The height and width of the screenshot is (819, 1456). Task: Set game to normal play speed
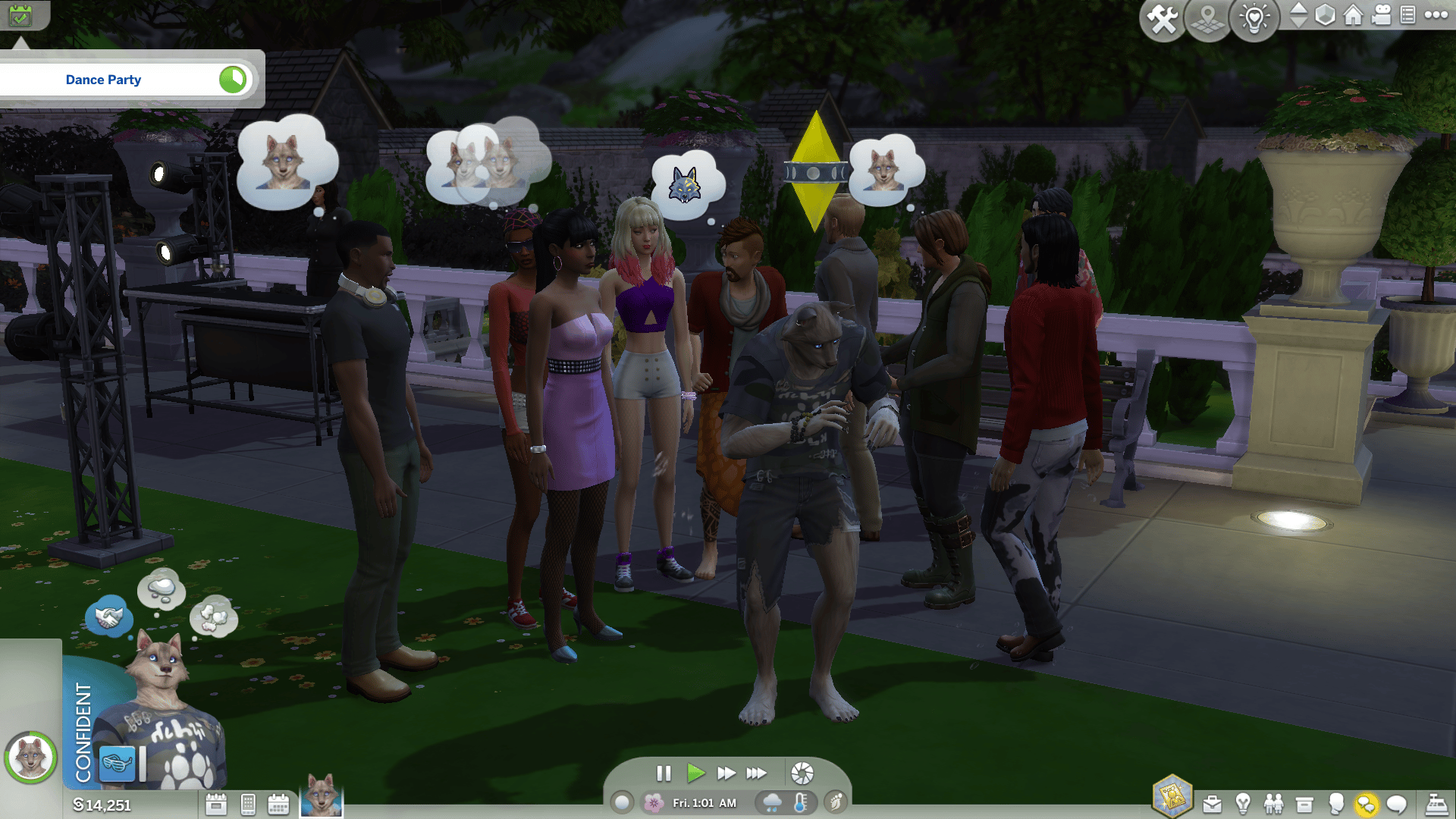pos(695,773)
